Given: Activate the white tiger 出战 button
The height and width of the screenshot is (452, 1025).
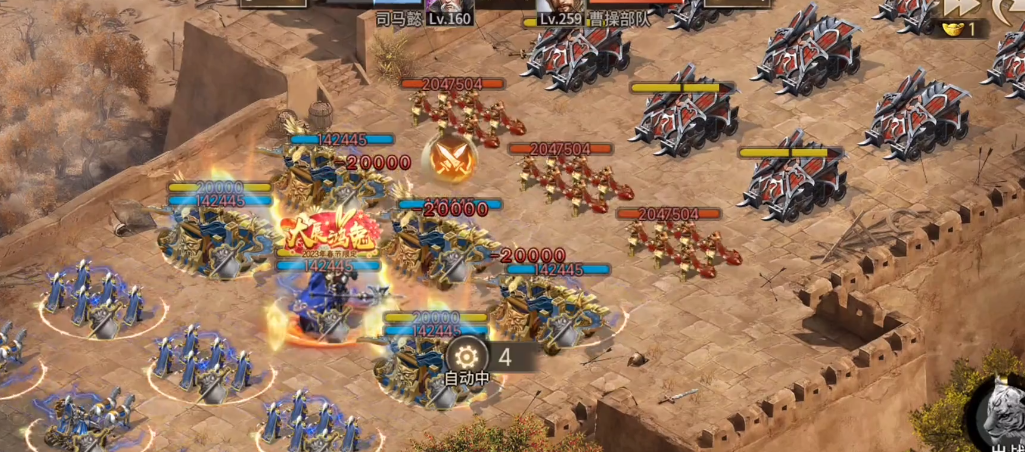Looking at the screenshot, I should click(x=999, y=412).
